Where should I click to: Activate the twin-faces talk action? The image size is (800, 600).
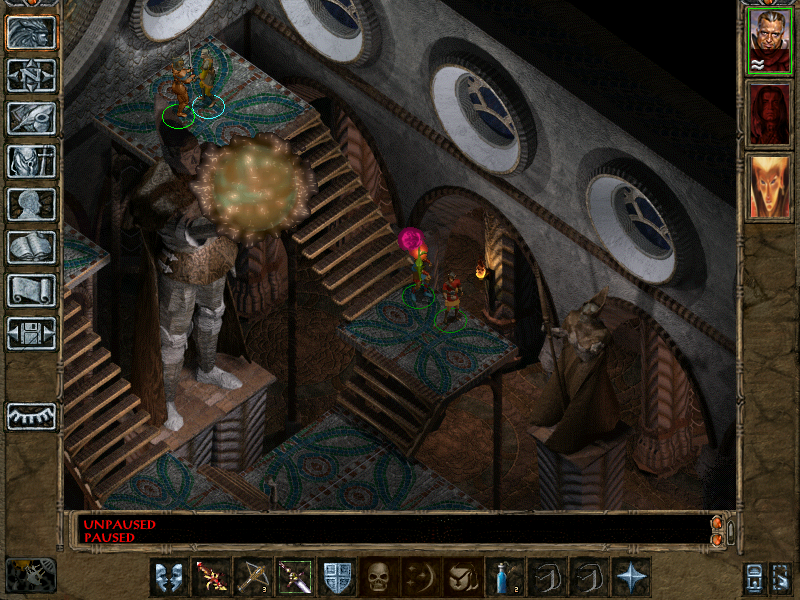[x=169, y=577]
